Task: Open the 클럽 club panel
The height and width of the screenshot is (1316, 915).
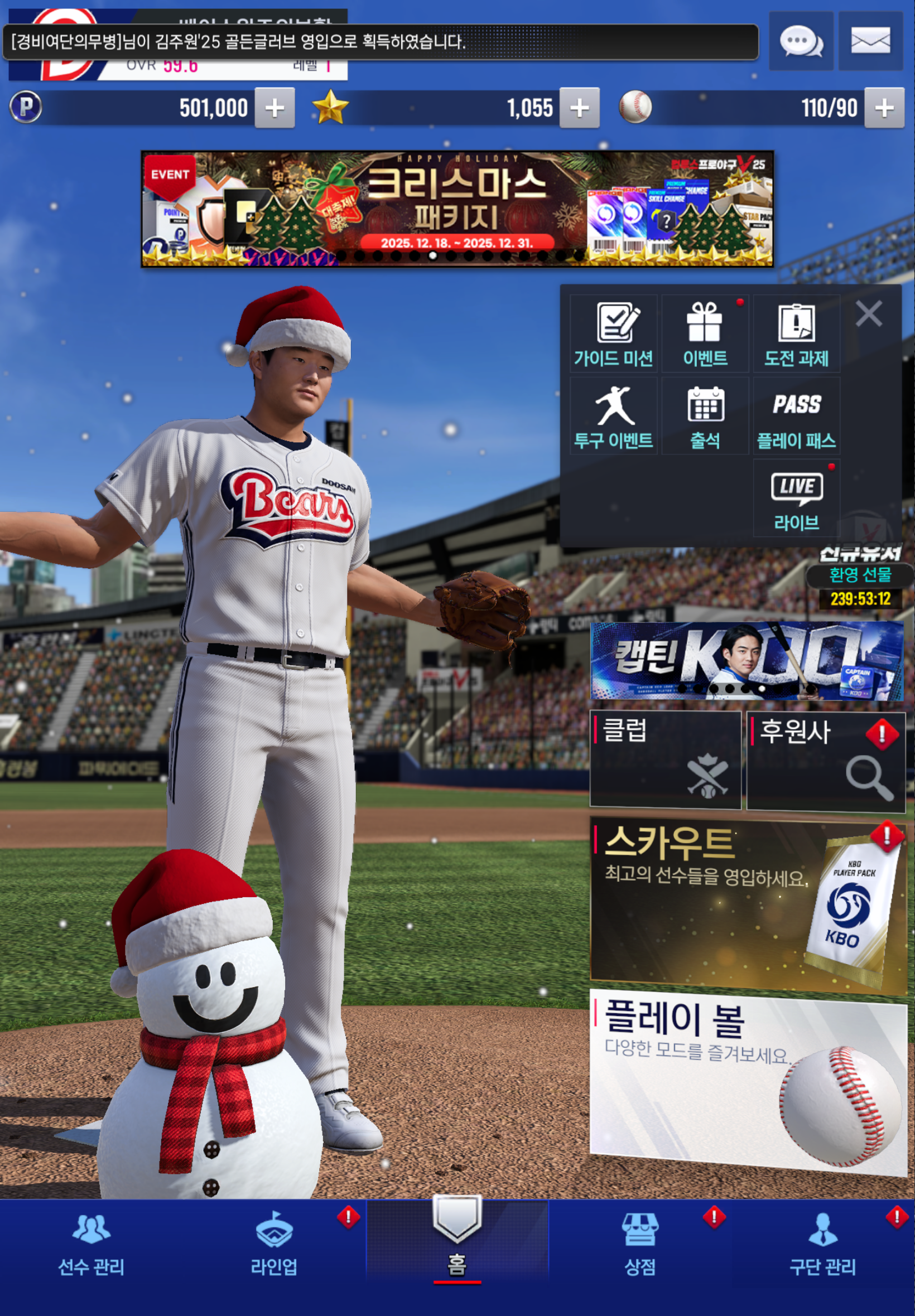Action: (665, 760)
